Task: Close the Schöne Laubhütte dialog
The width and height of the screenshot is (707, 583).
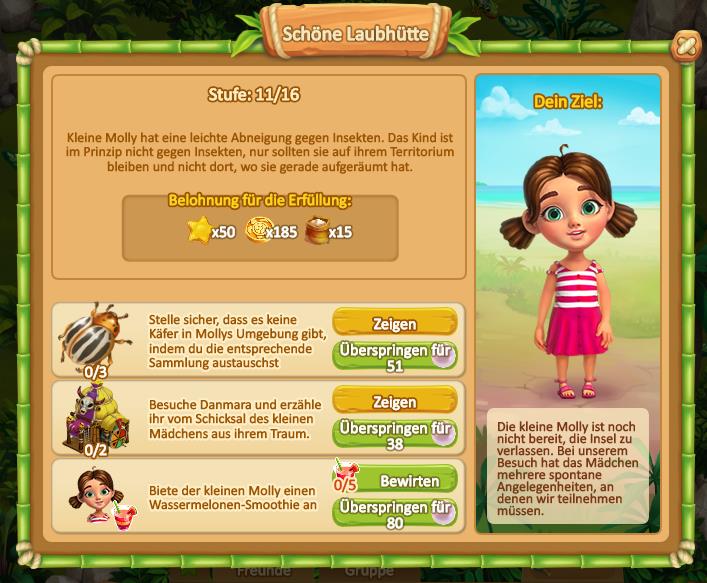Action: coord(684,45)
